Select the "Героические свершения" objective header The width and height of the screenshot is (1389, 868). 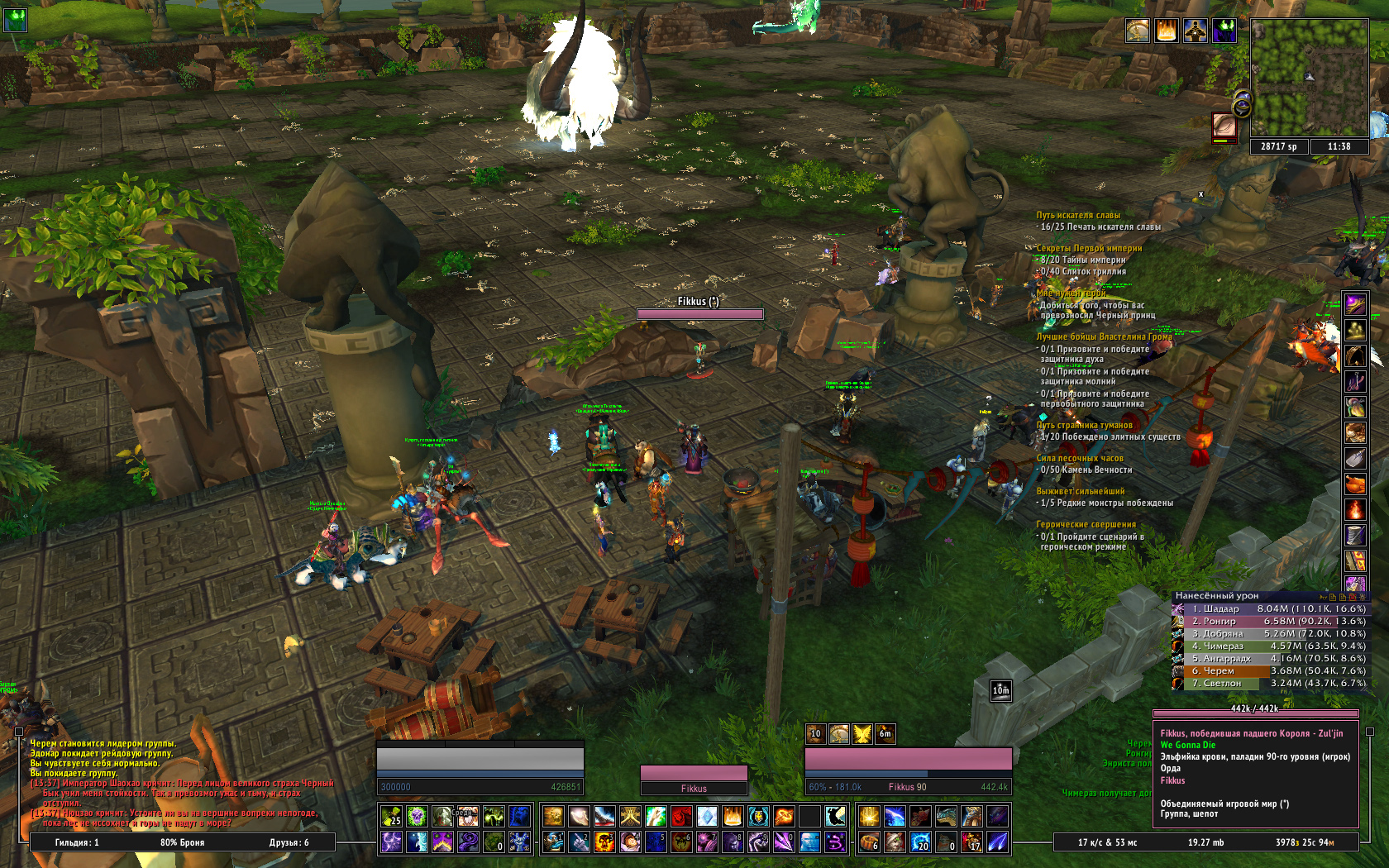[x=1086, y=524]
